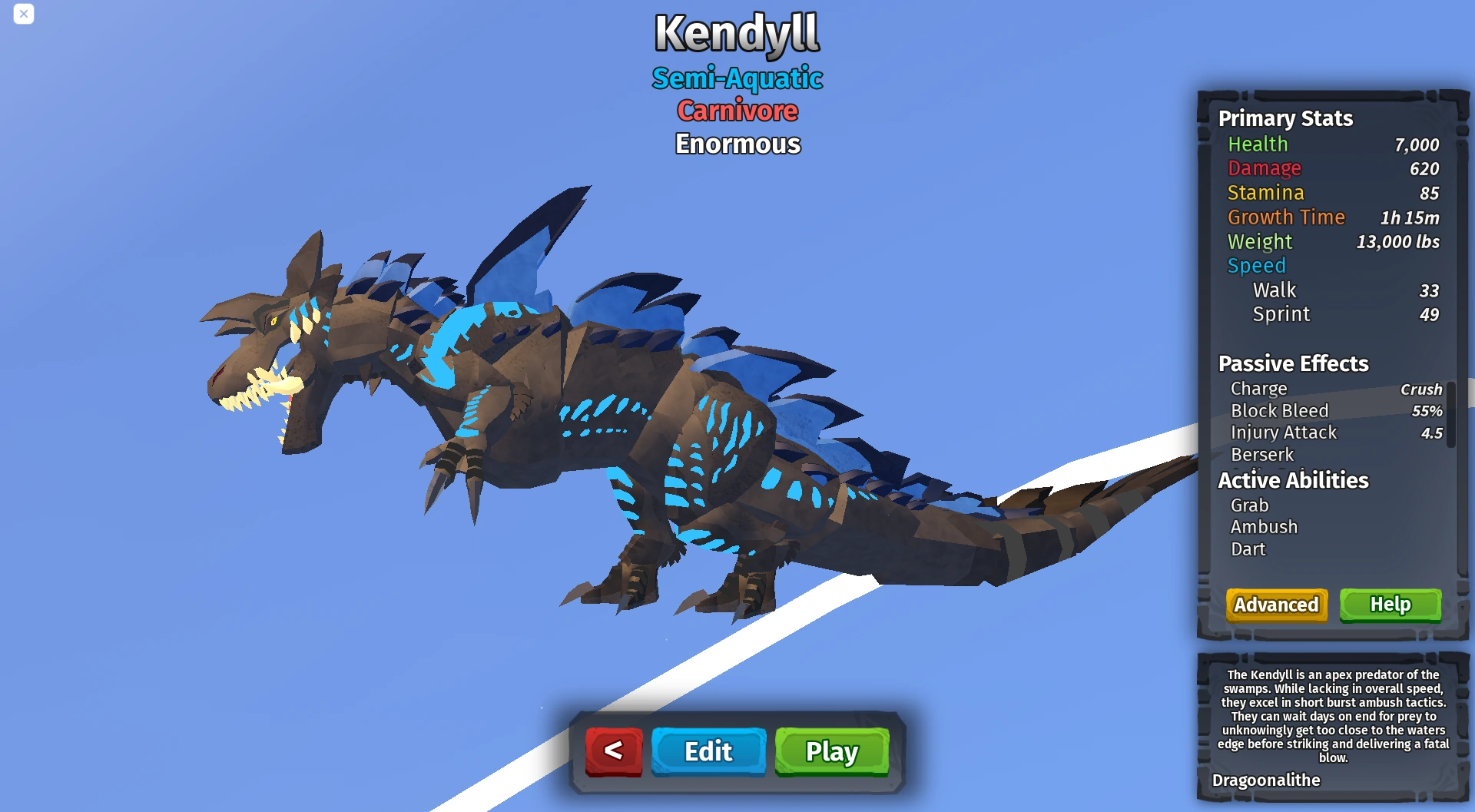This screenshot has width=1475, height=812.
Task: Toggle the Carnivore diet label
Action: 737,111
